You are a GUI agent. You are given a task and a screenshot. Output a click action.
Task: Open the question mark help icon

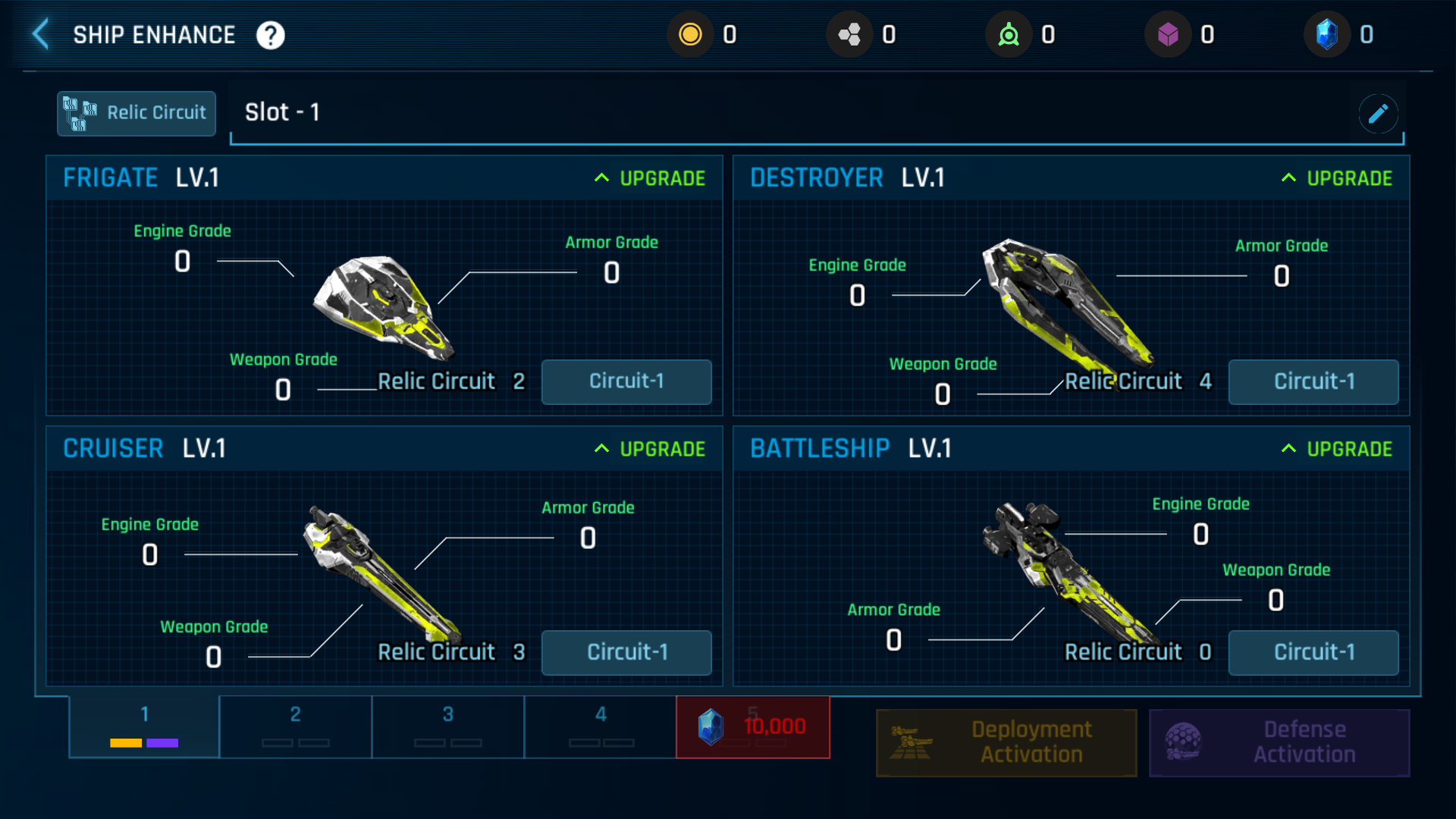(x=271, y=35)
